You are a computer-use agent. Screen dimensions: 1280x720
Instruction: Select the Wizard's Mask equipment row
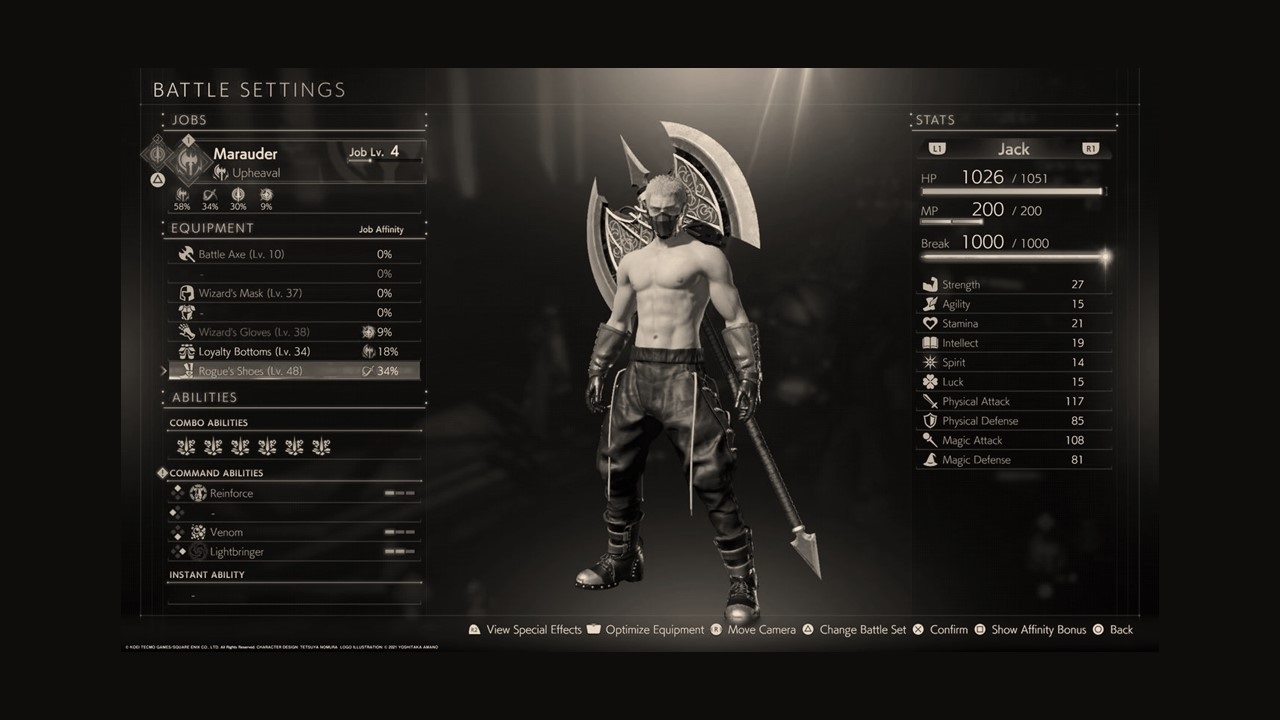249,293
